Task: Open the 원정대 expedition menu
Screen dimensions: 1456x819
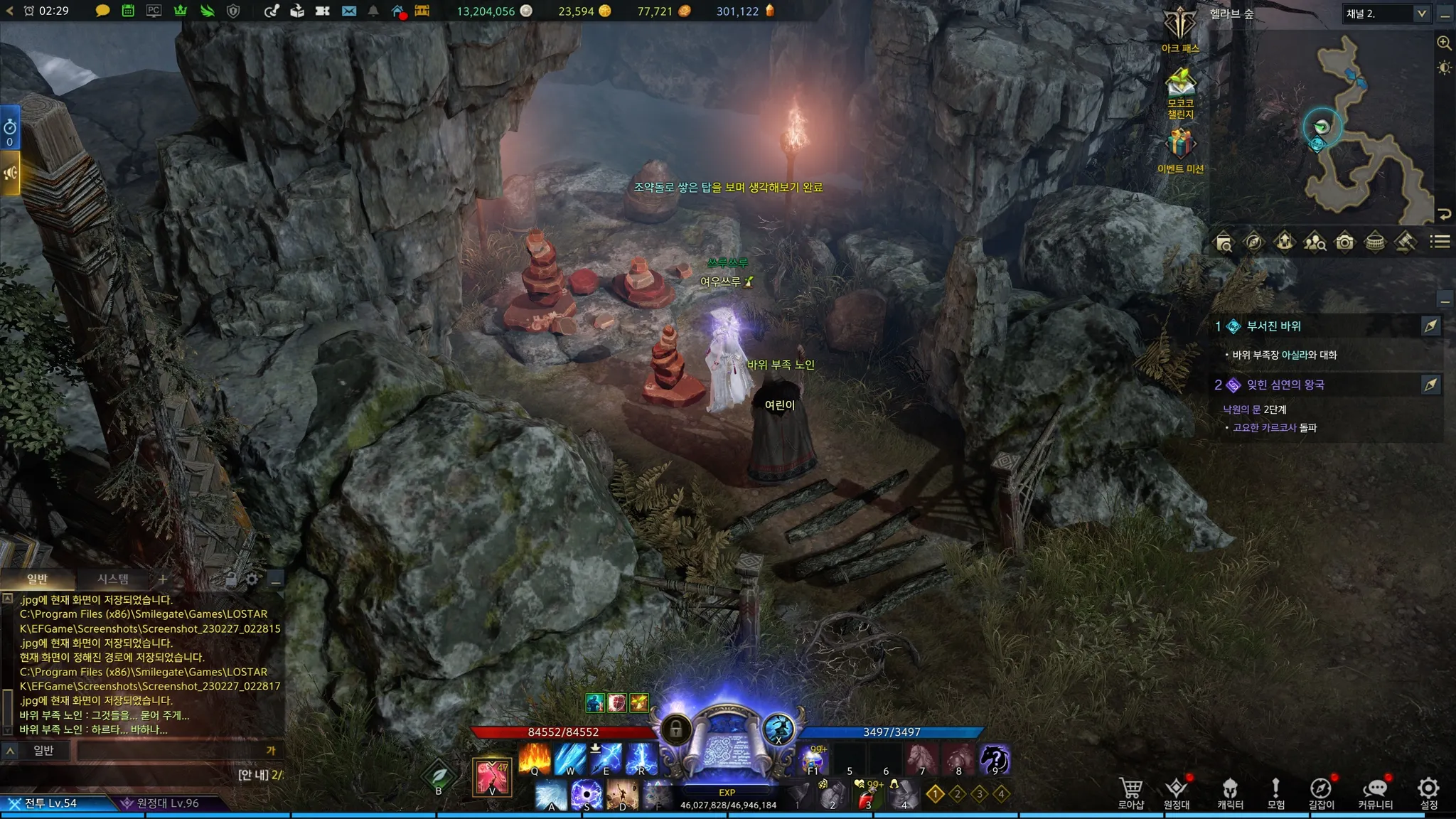Action: [1177, 792]
